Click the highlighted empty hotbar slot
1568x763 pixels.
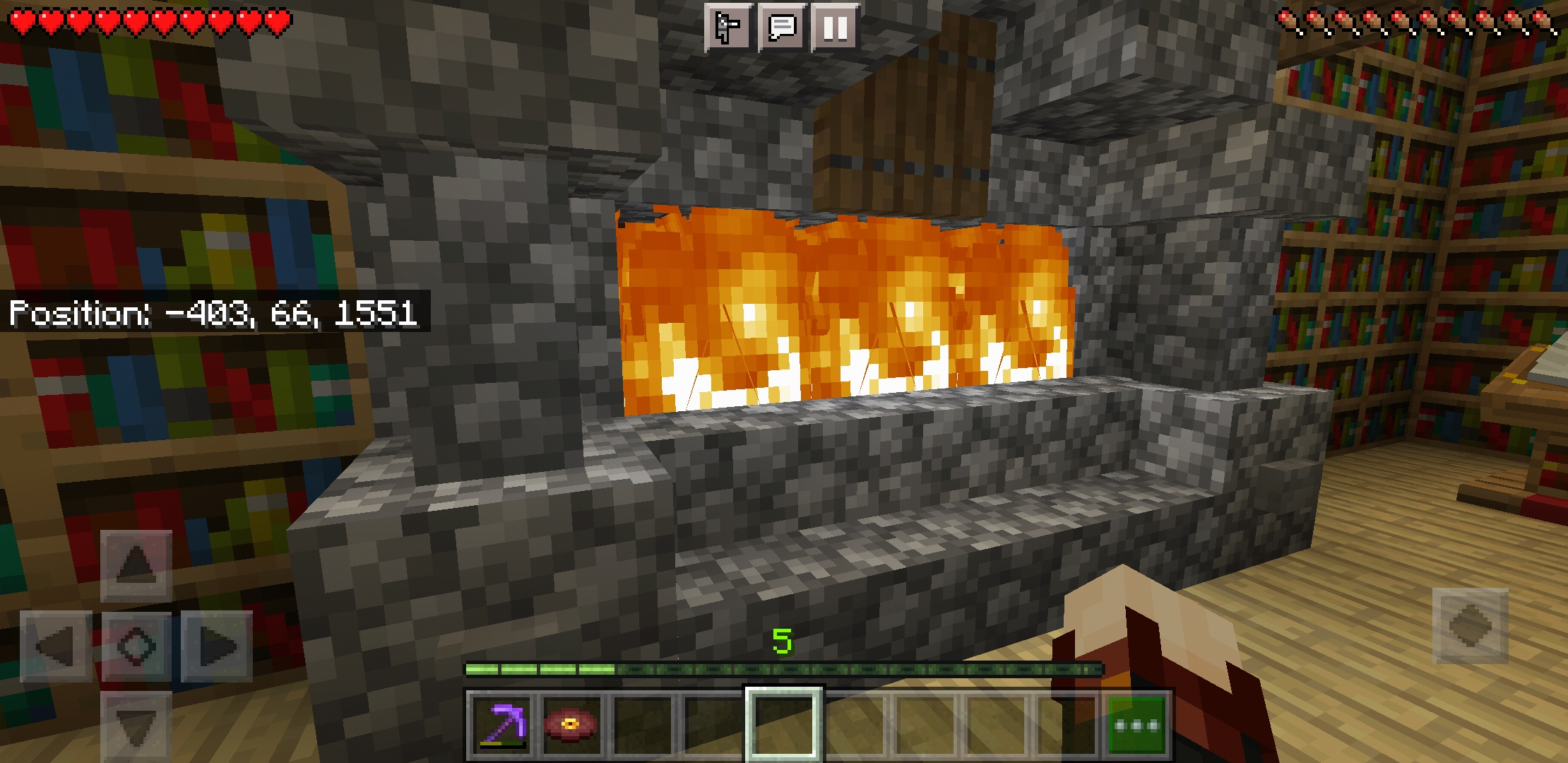coord(783,726)
